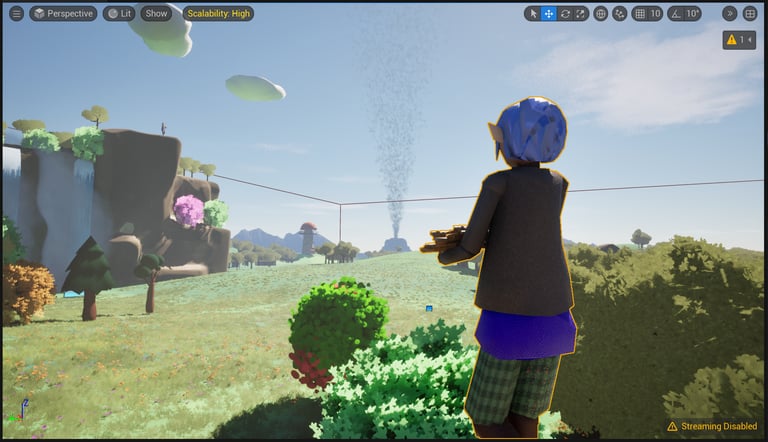Activate the select (arrow cursor) tool

click(x=533, y=13)
